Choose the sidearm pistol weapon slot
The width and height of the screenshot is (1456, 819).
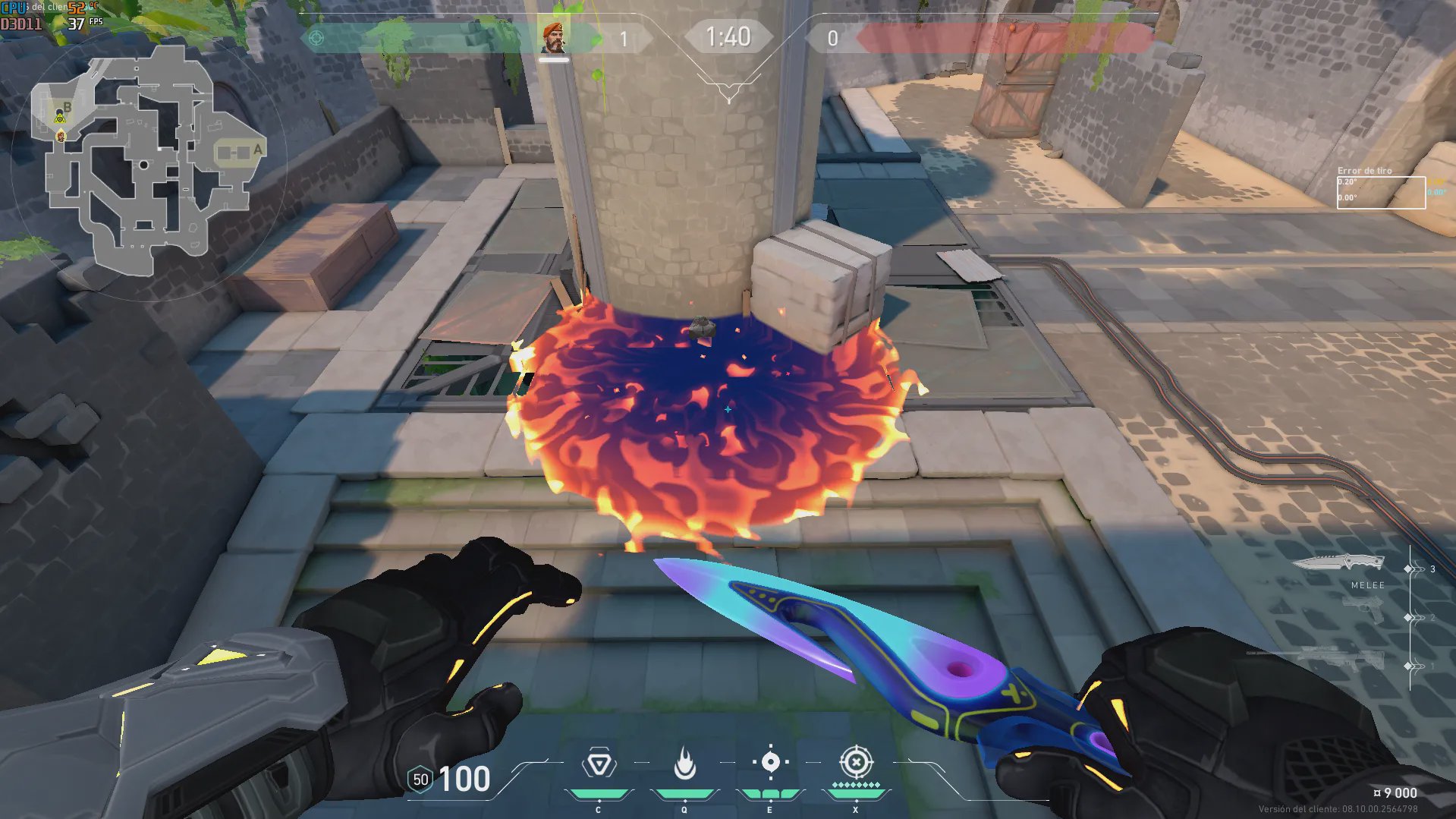coord(1363,609)
